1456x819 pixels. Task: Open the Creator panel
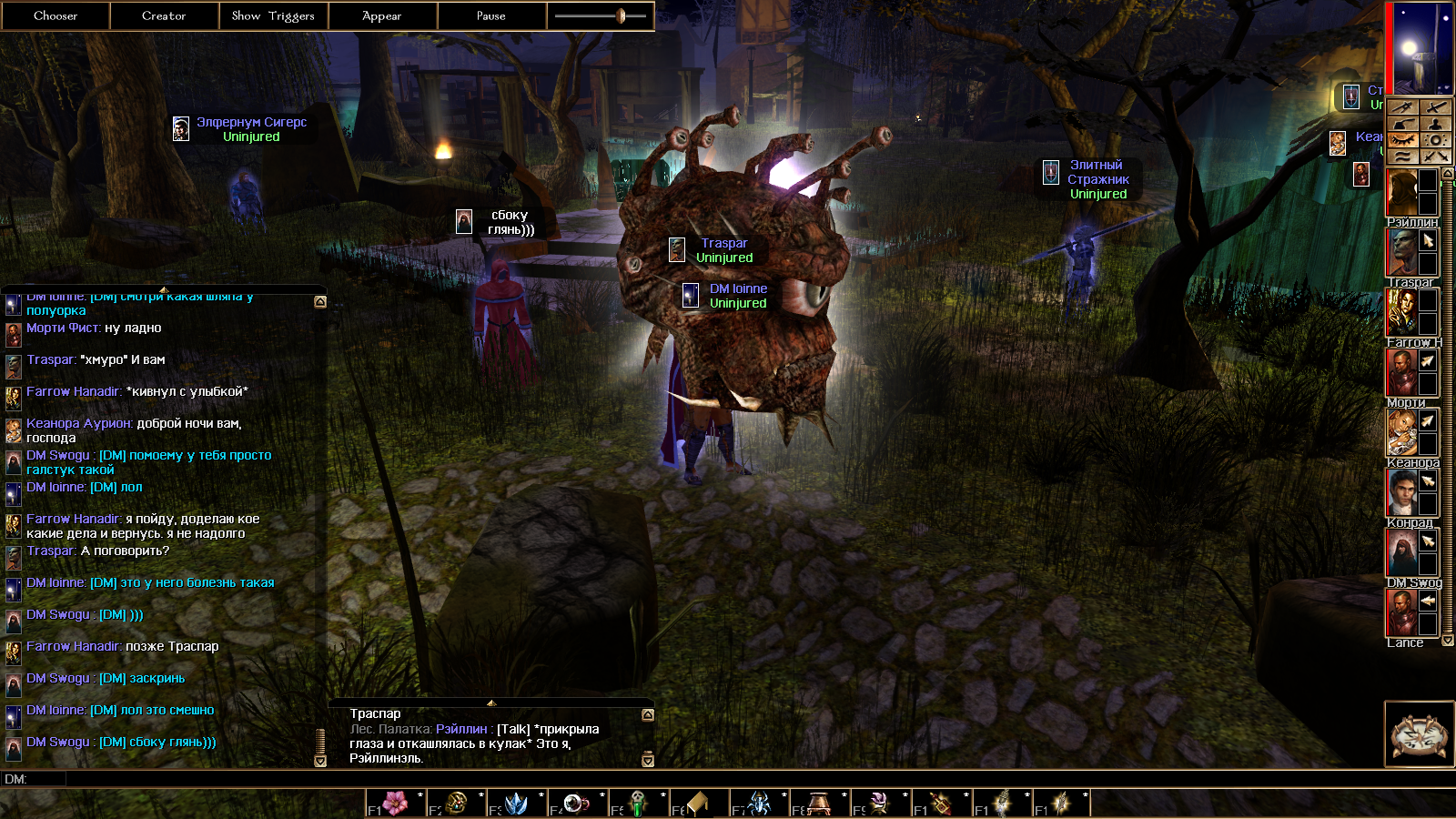[x=164, y=15]
